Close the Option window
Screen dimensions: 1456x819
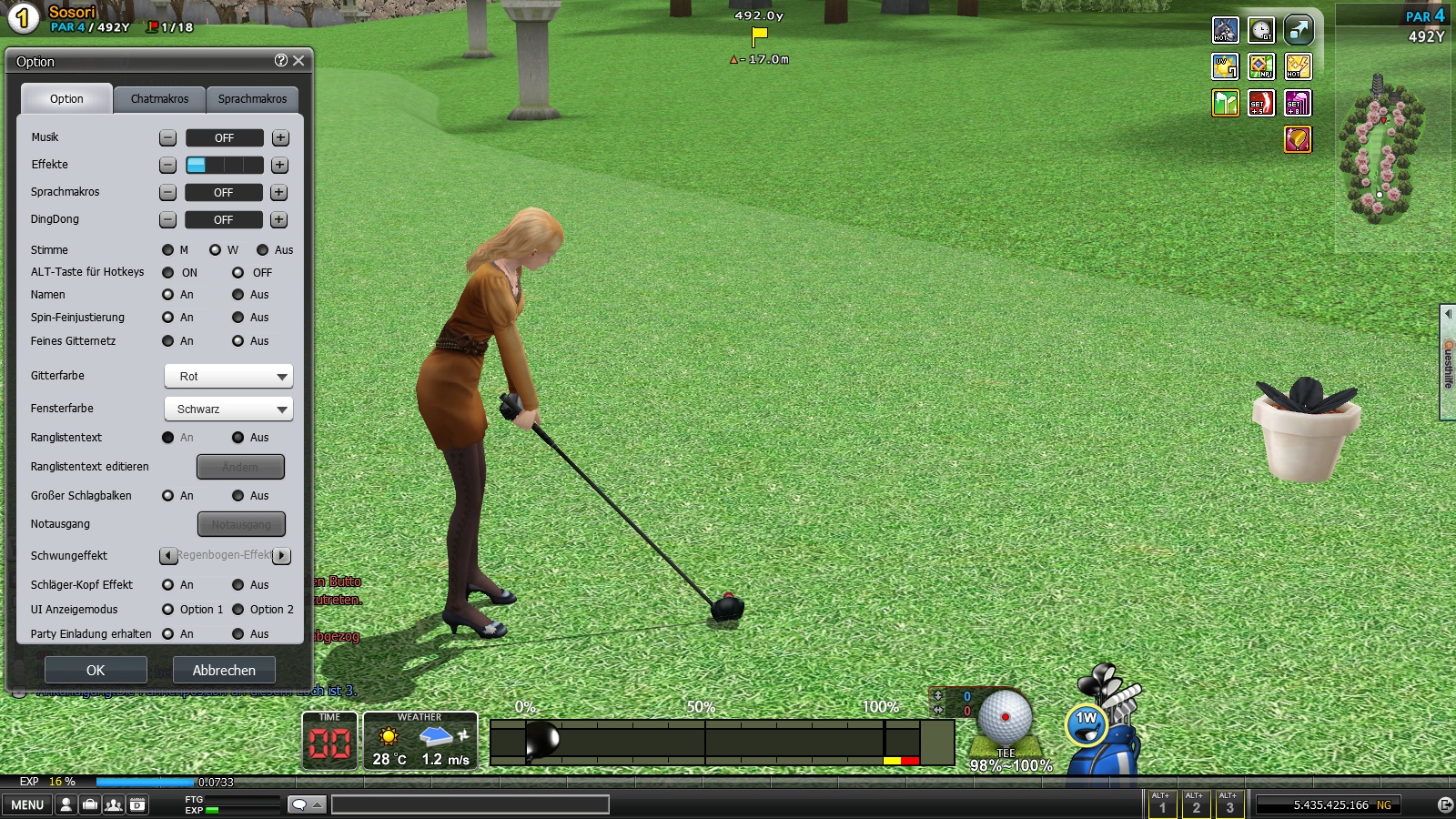click(x=298, y=61)
